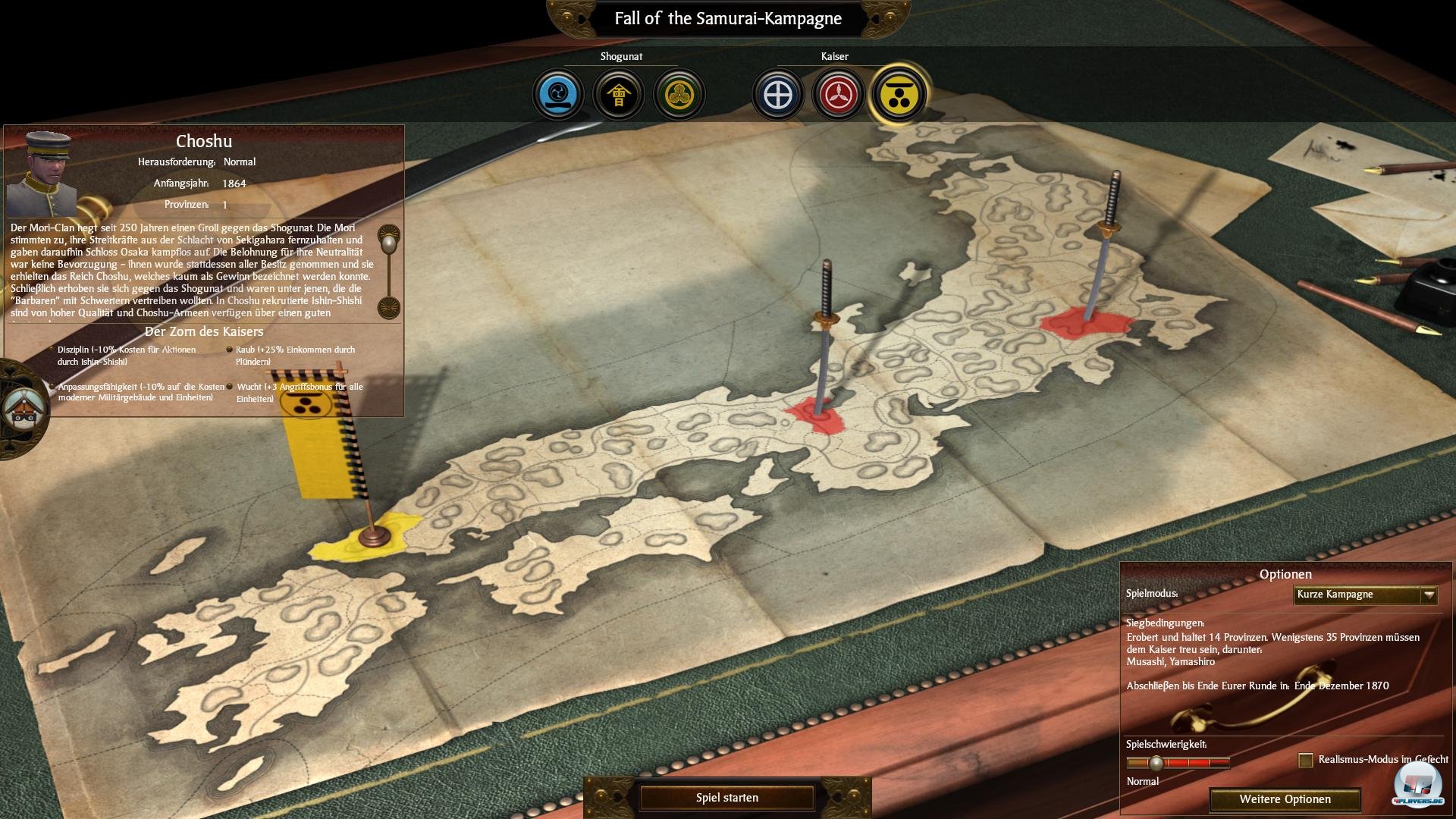This screenshot has height=819, width=1456.
Task: Open Weitere Optionen
Action: point(1285,799)
